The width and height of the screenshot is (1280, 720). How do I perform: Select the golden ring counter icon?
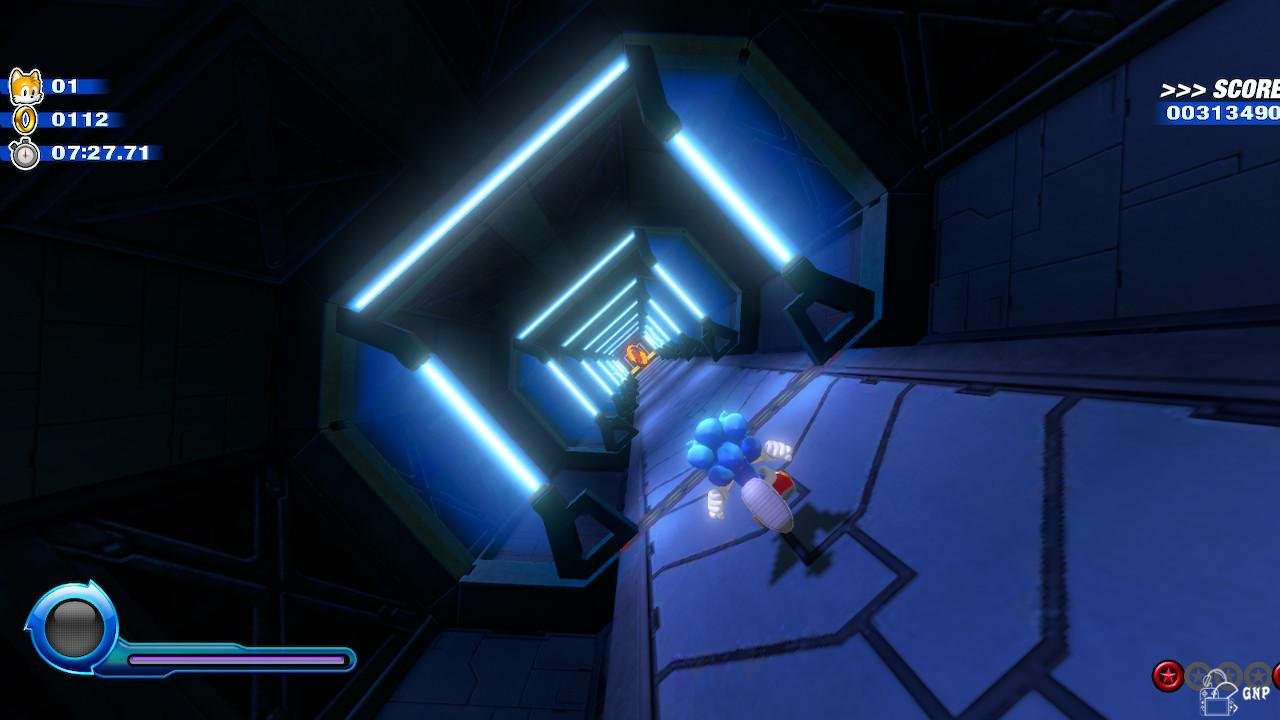[27, 120]
